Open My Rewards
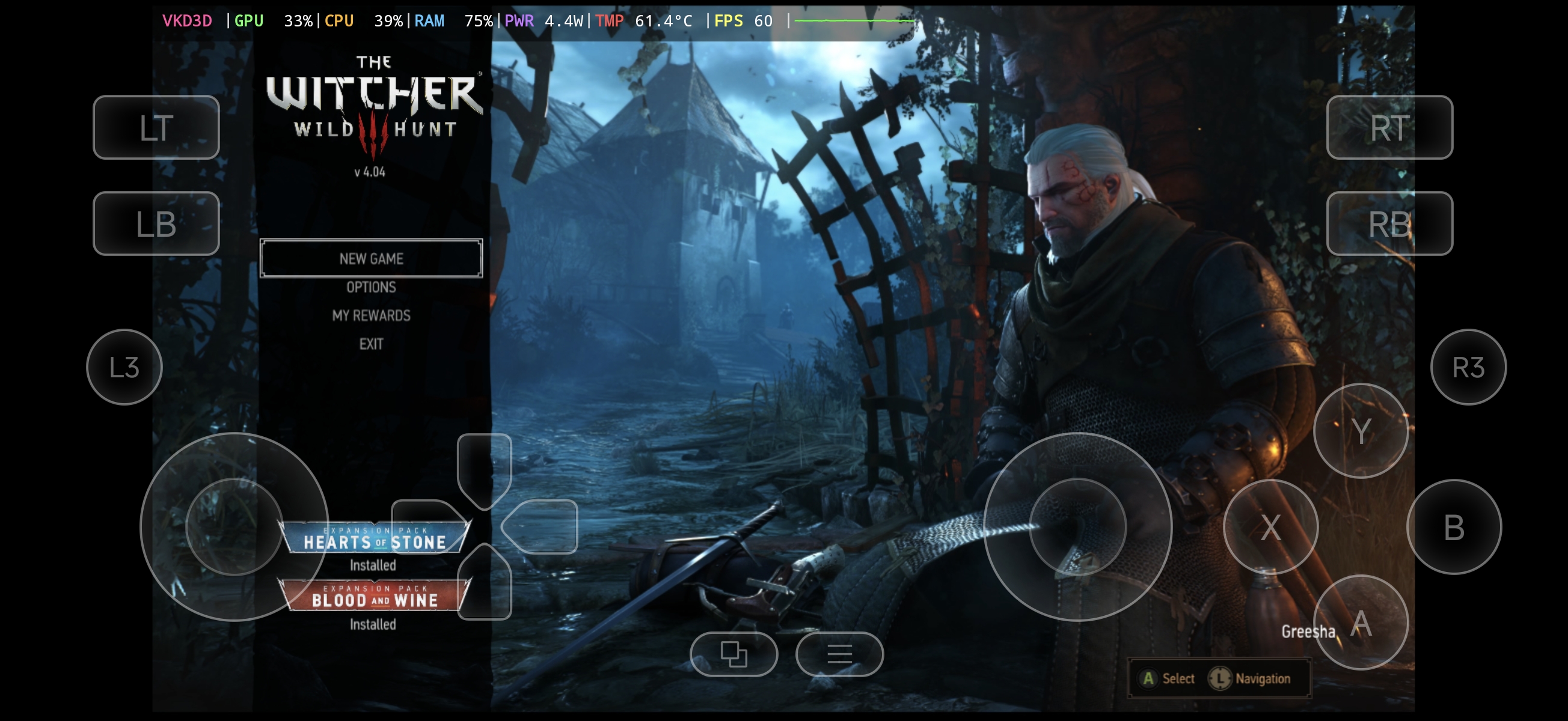This screenshot has width=1568, height=721. click(x=371, y=316)
